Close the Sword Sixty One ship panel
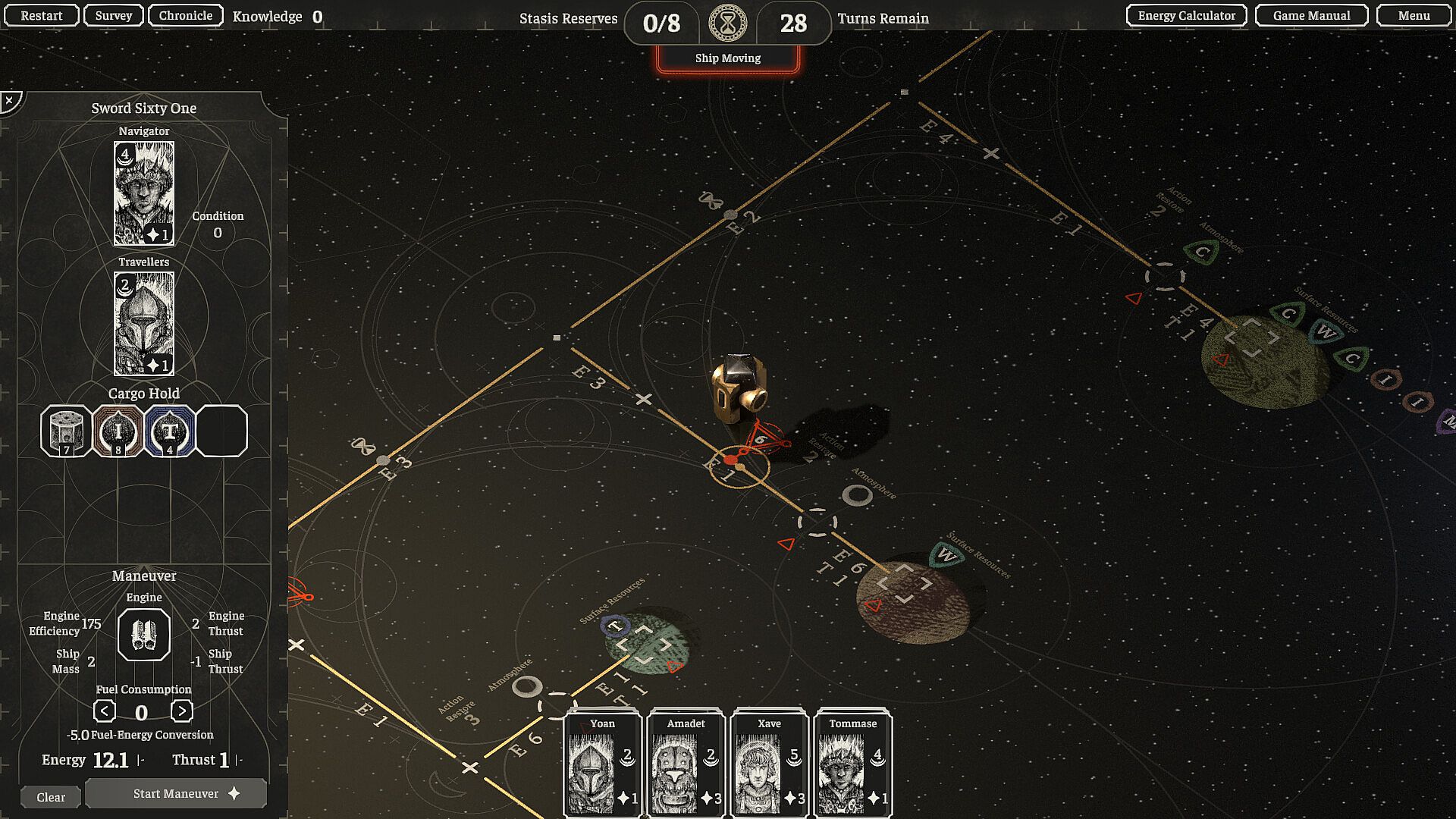The width and height of the screenshot is (1456, 819). [10, 100]
